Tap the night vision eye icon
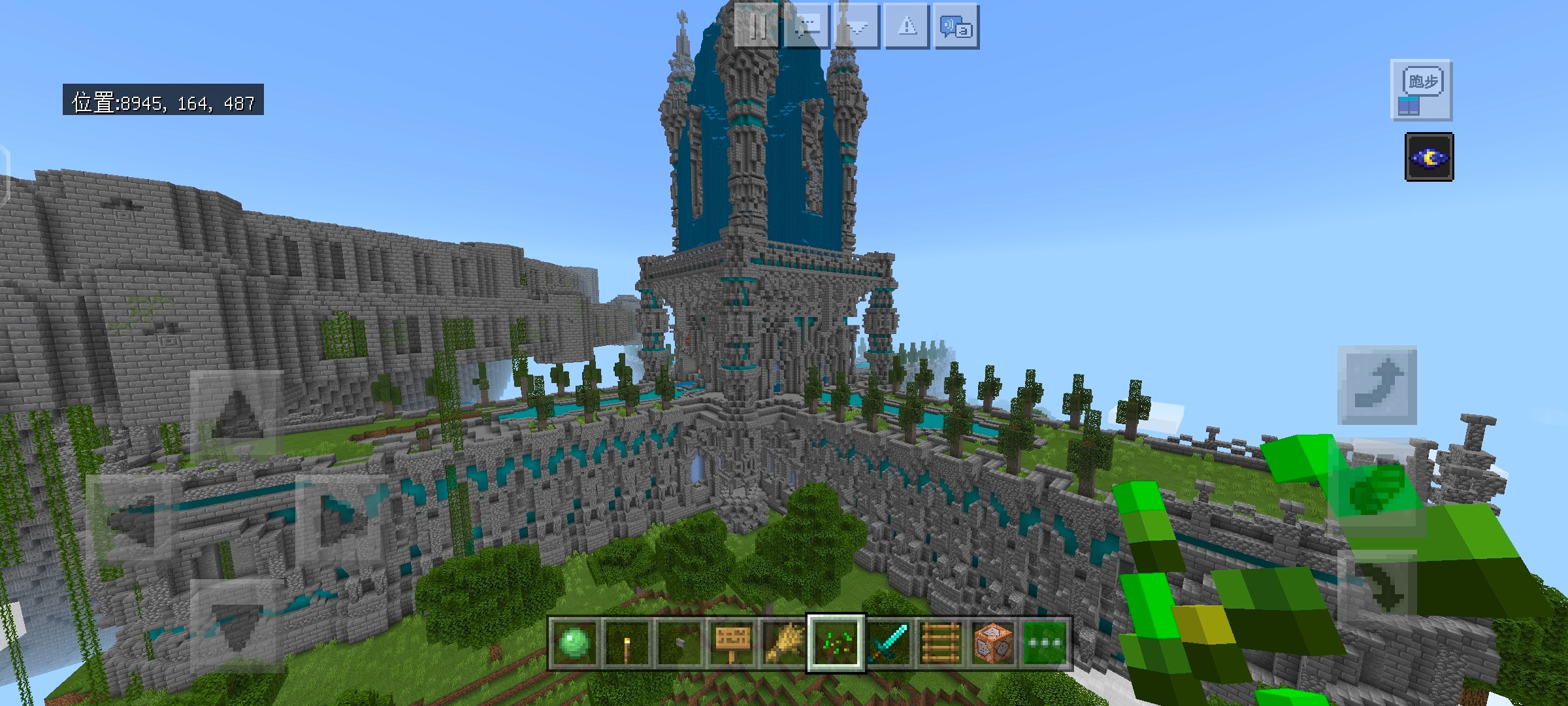Image resolution: width=1568 pixels, height=706 pixels. (1429, 158)
